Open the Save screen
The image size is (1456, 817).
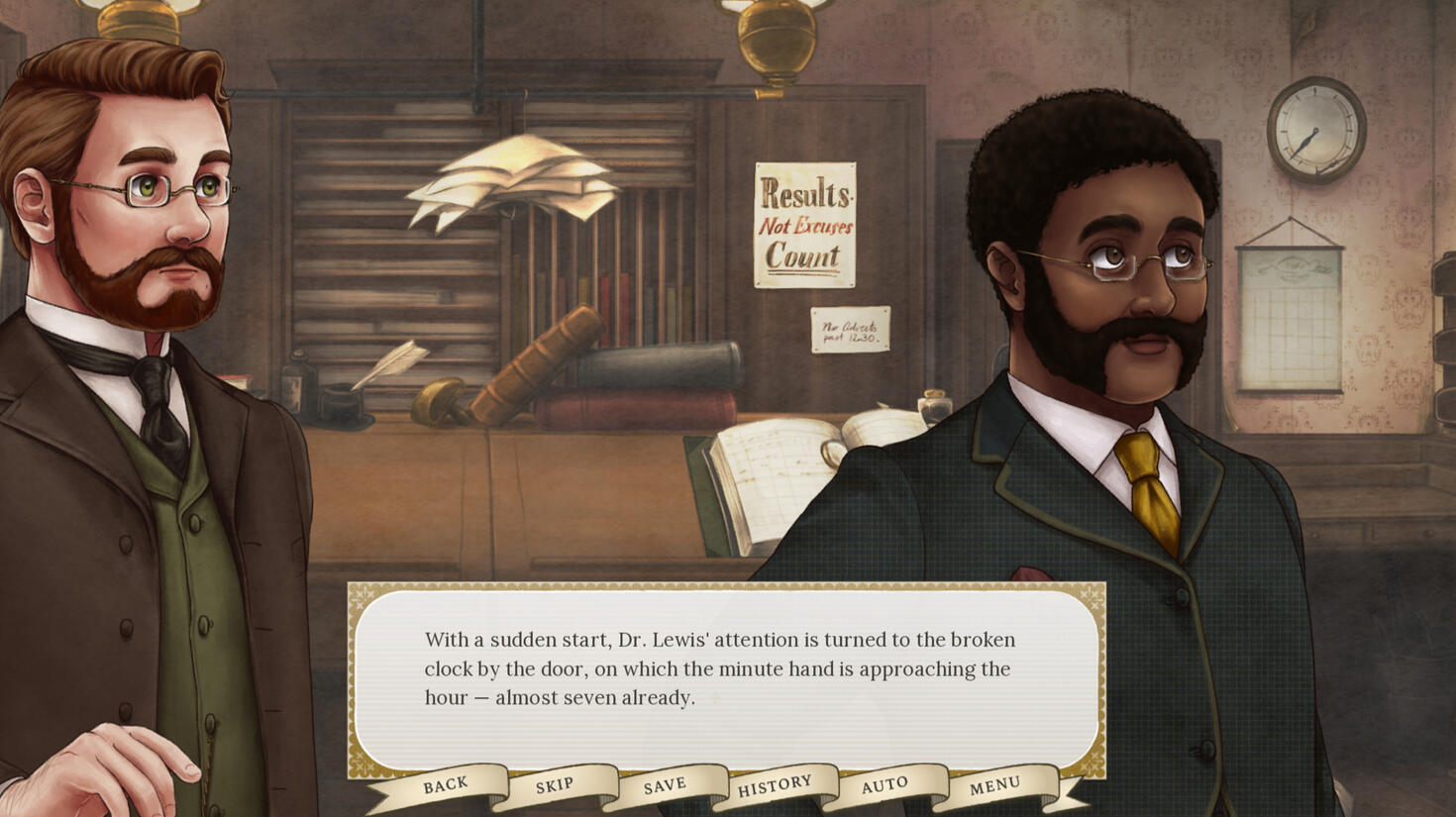click(665, 786)
